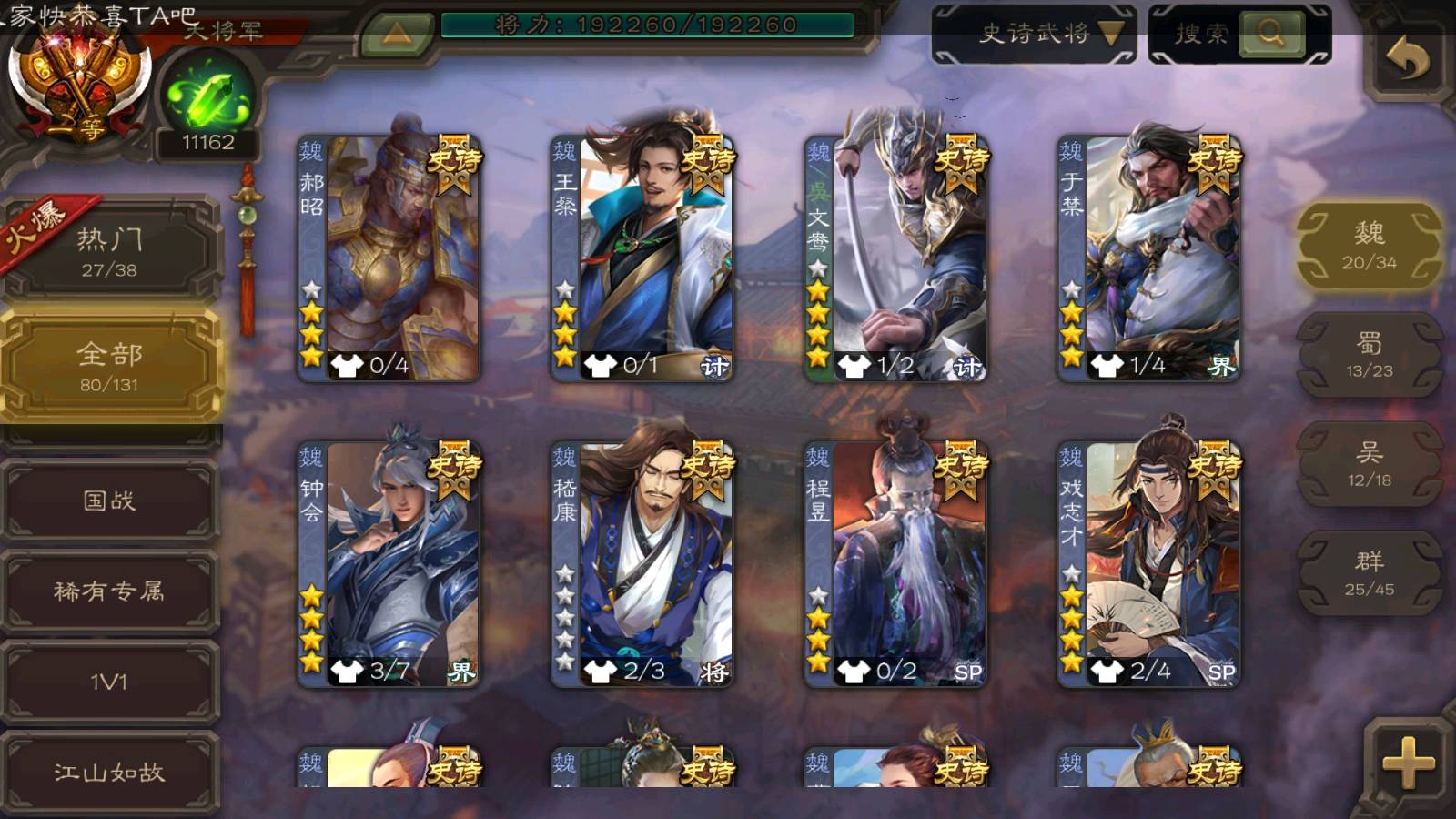
Task: Go back with the return arrow
Action: pos(1407,61)
